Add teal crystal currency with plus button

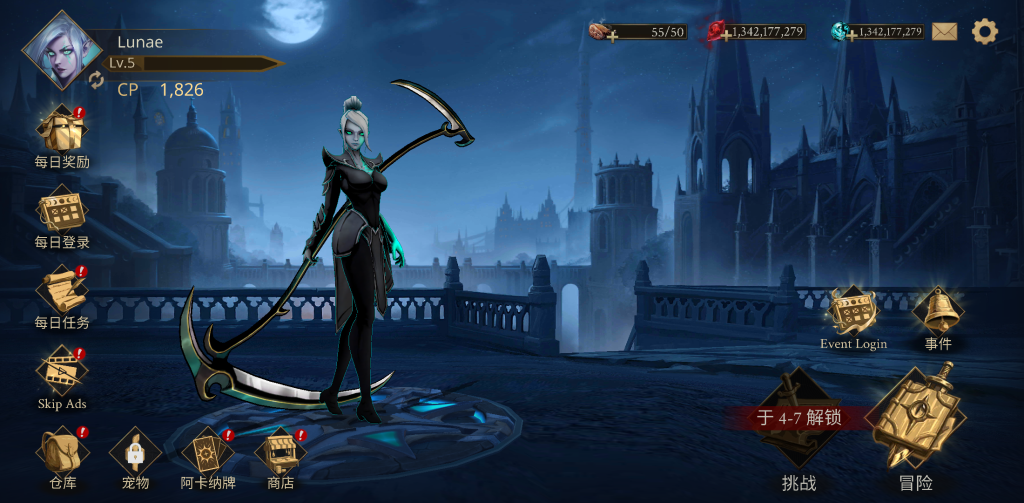point(851,36)
